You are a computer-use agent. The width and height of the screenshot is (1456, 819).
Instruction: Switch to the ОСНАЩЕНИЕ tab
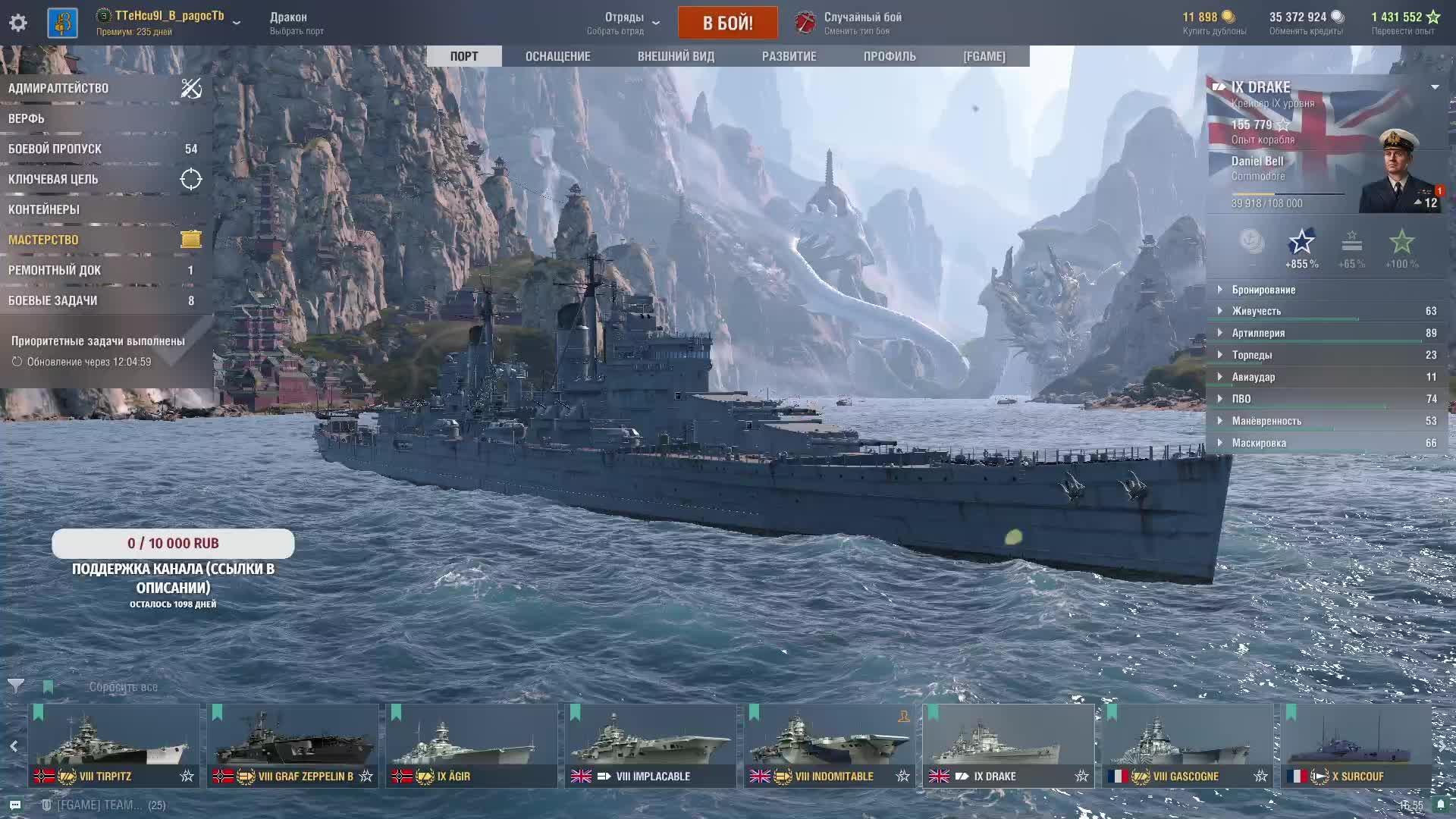point(557,56)
